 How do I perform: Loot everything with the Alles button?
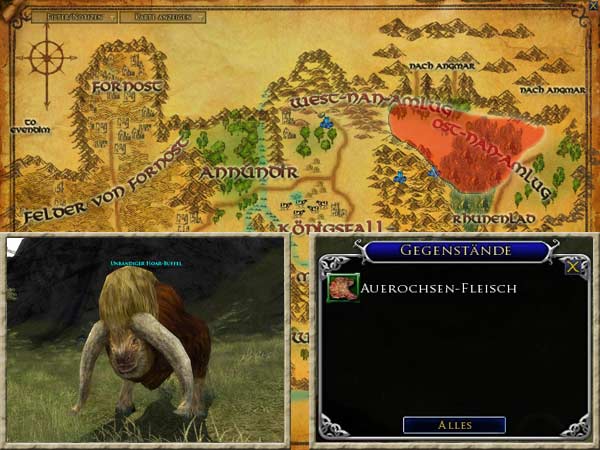(454, 425)
